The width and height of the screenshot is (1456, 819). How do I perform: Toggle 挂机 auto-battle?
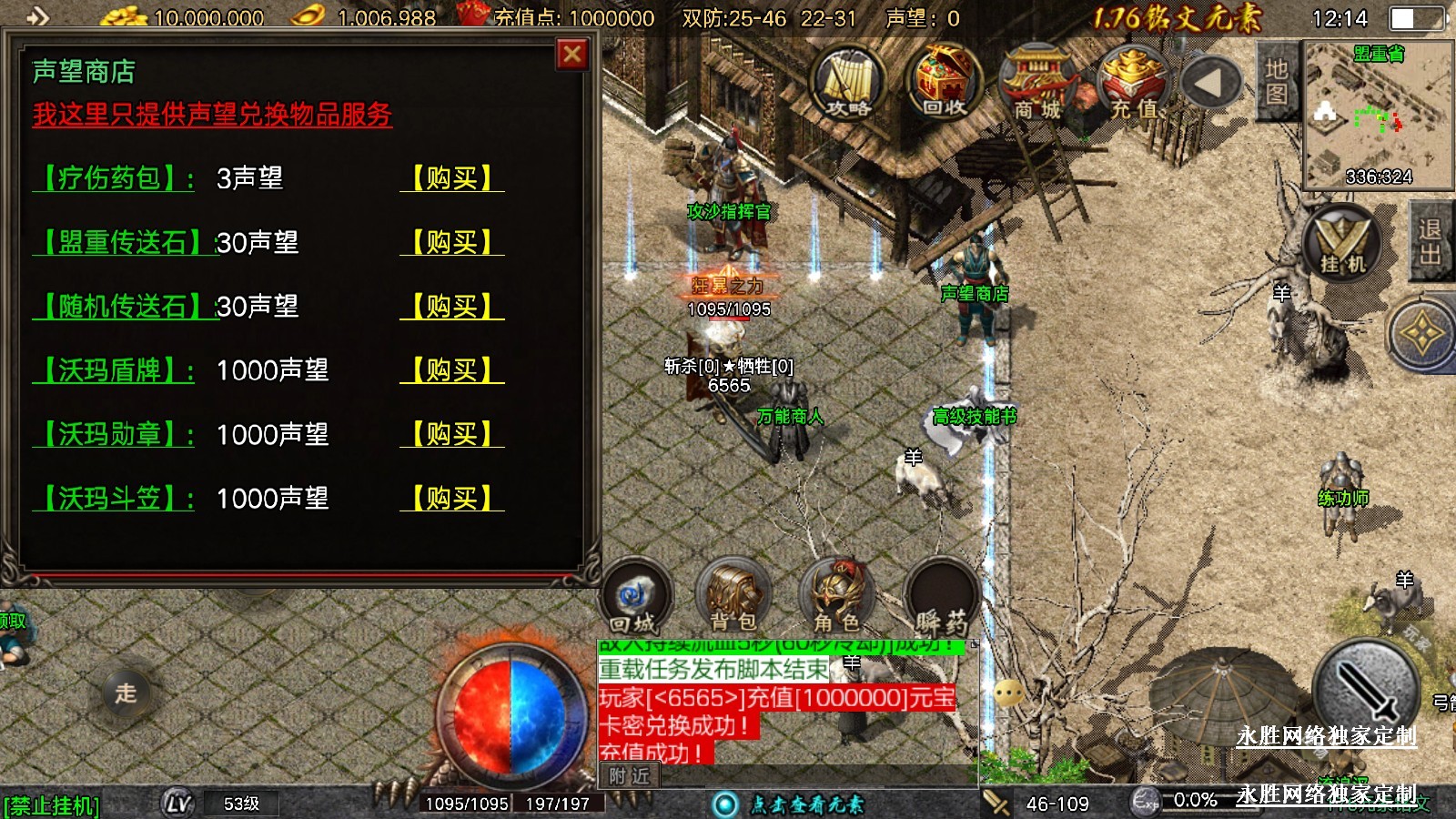(1342, 244)
